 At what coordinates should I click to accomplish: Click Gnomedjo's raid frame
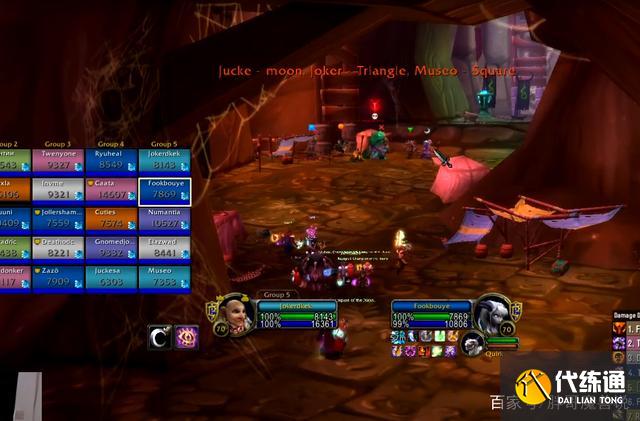tap(111, 248)
